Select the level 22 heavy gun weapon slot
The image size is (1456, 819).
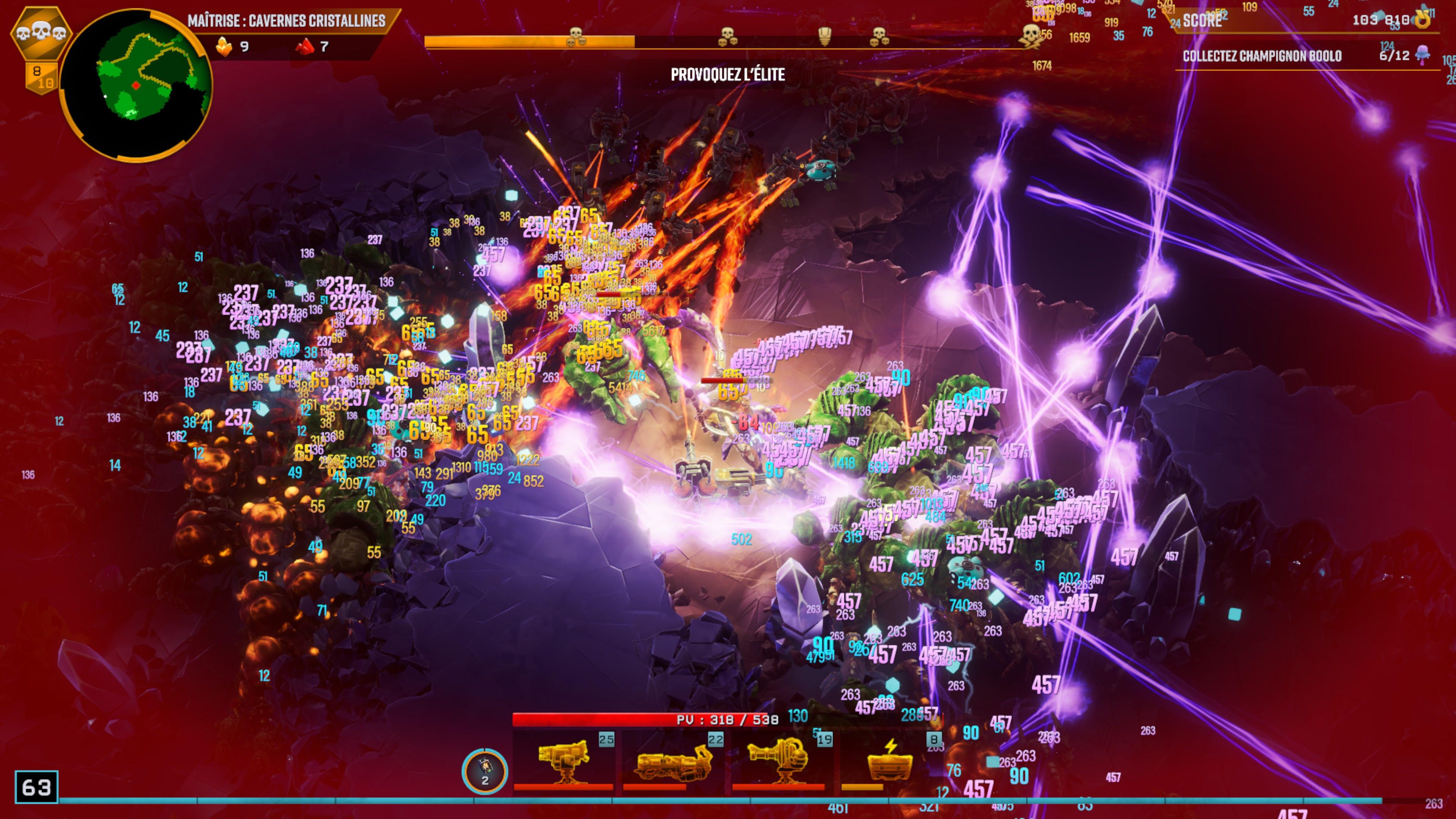pyautogui.click(x=673, y=761)
